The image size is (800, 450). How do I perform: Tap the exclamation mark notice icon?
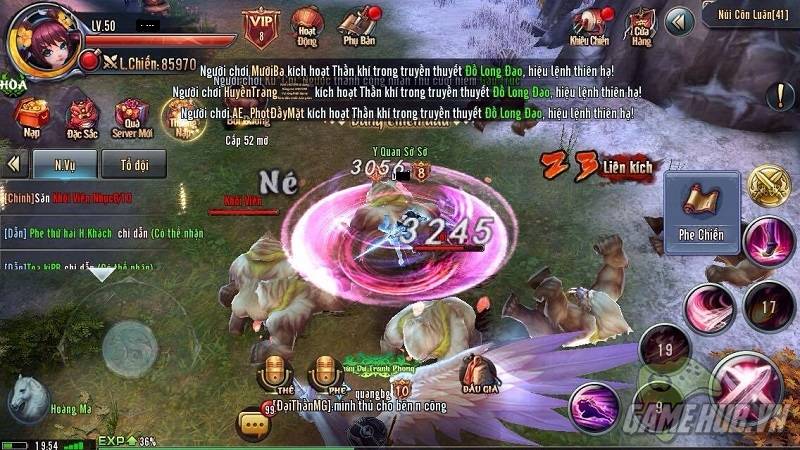(780, 96)
